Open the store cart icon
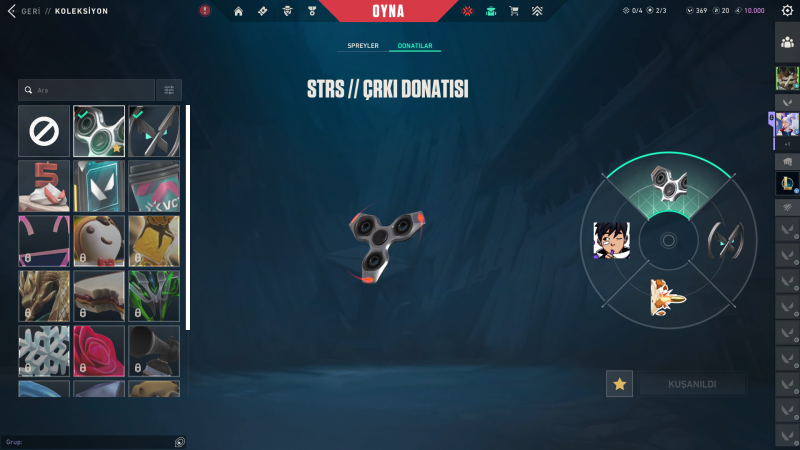The height and width of the screenshot is (450, 800). tap(514, 11)
